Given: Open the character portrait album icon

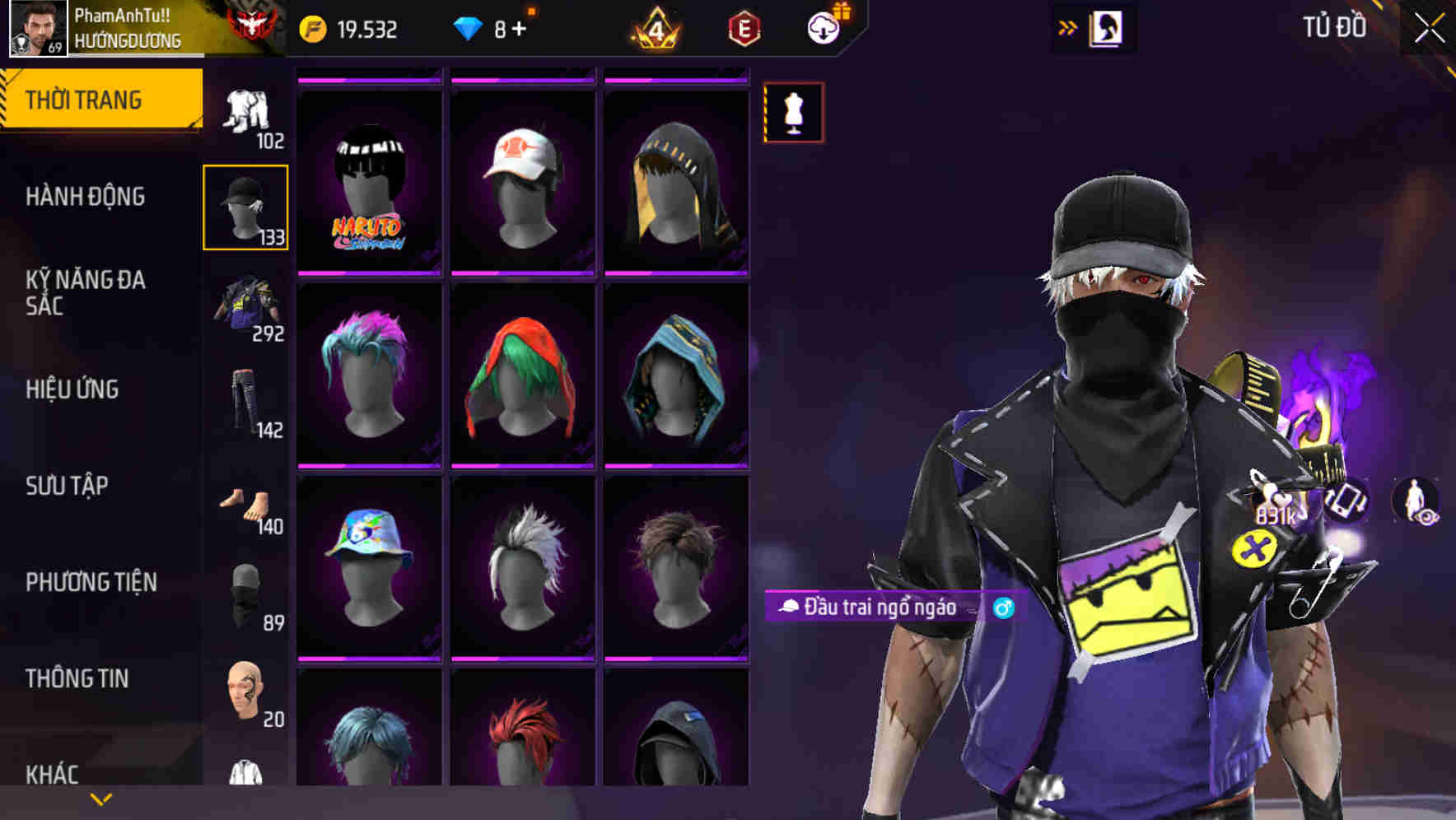Looking at the screenshot, I should [x=1107, y=26].
